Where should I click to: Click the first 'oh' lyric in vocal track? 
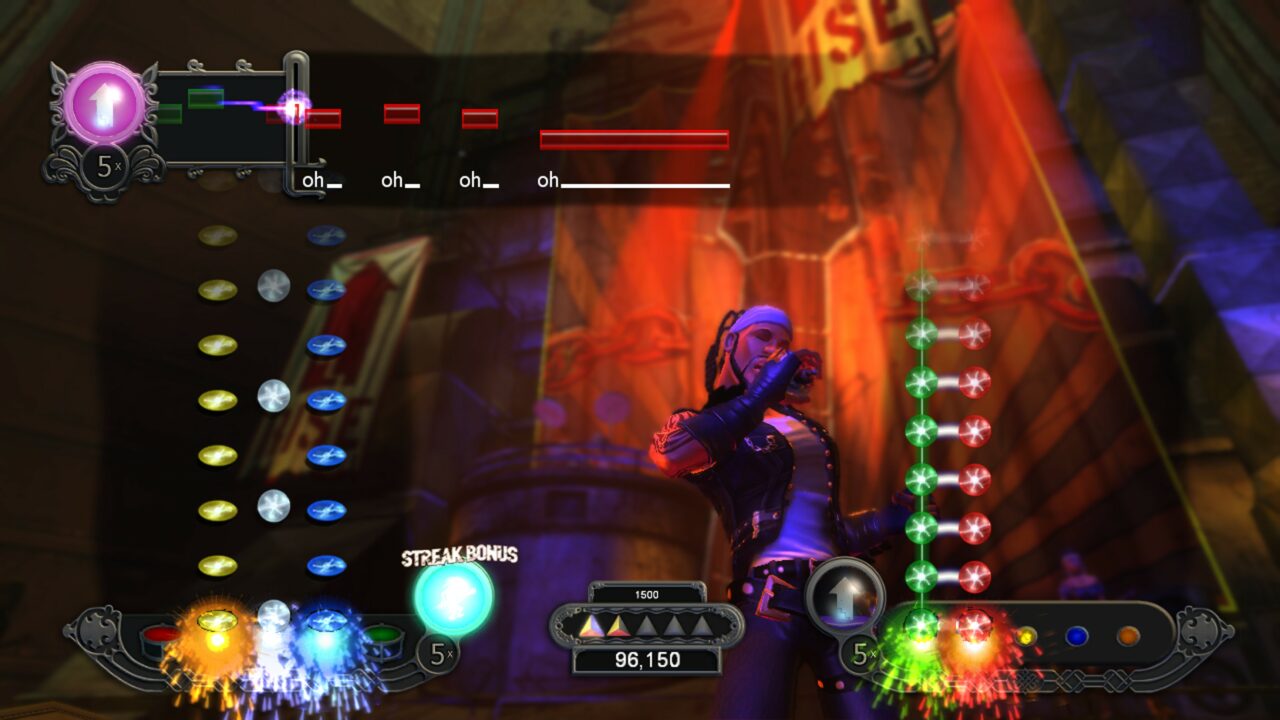[x=311, y=180]
